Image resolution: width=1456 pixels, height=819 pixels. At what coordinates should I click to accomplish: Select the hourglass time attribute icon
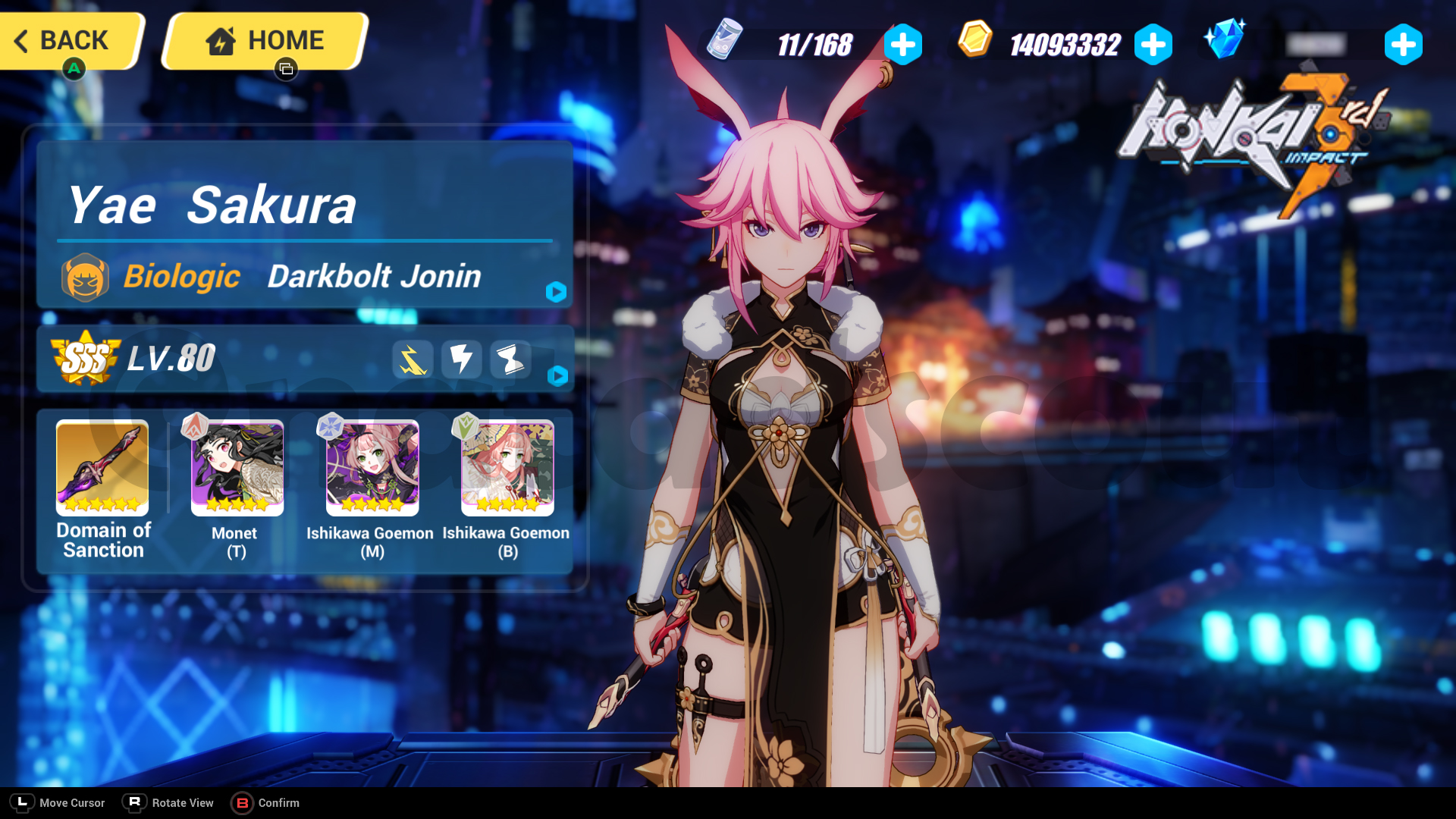(x=510, y=360)
